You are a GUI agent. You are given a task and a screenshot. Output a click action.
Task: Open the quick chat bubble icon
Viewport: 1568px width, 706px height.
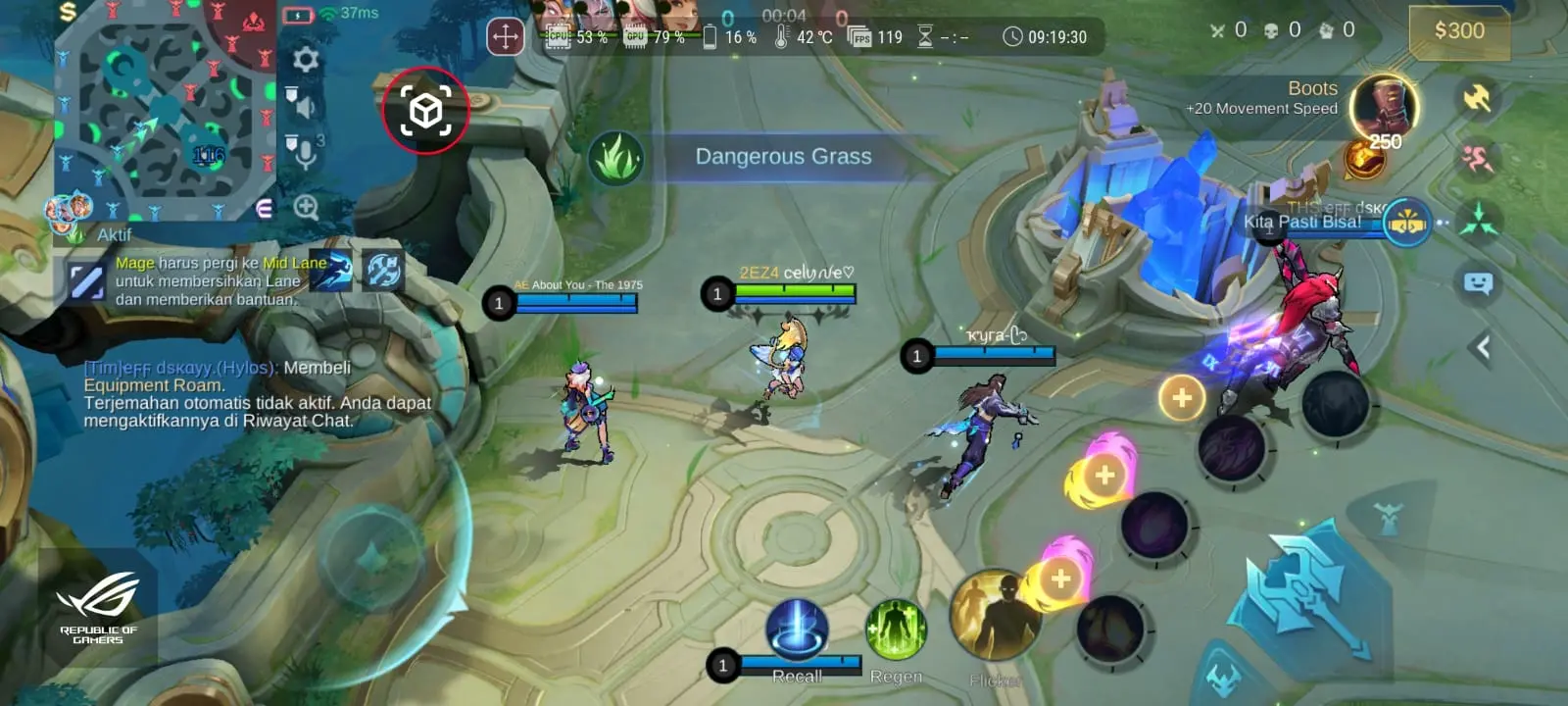click(1478, 284)
